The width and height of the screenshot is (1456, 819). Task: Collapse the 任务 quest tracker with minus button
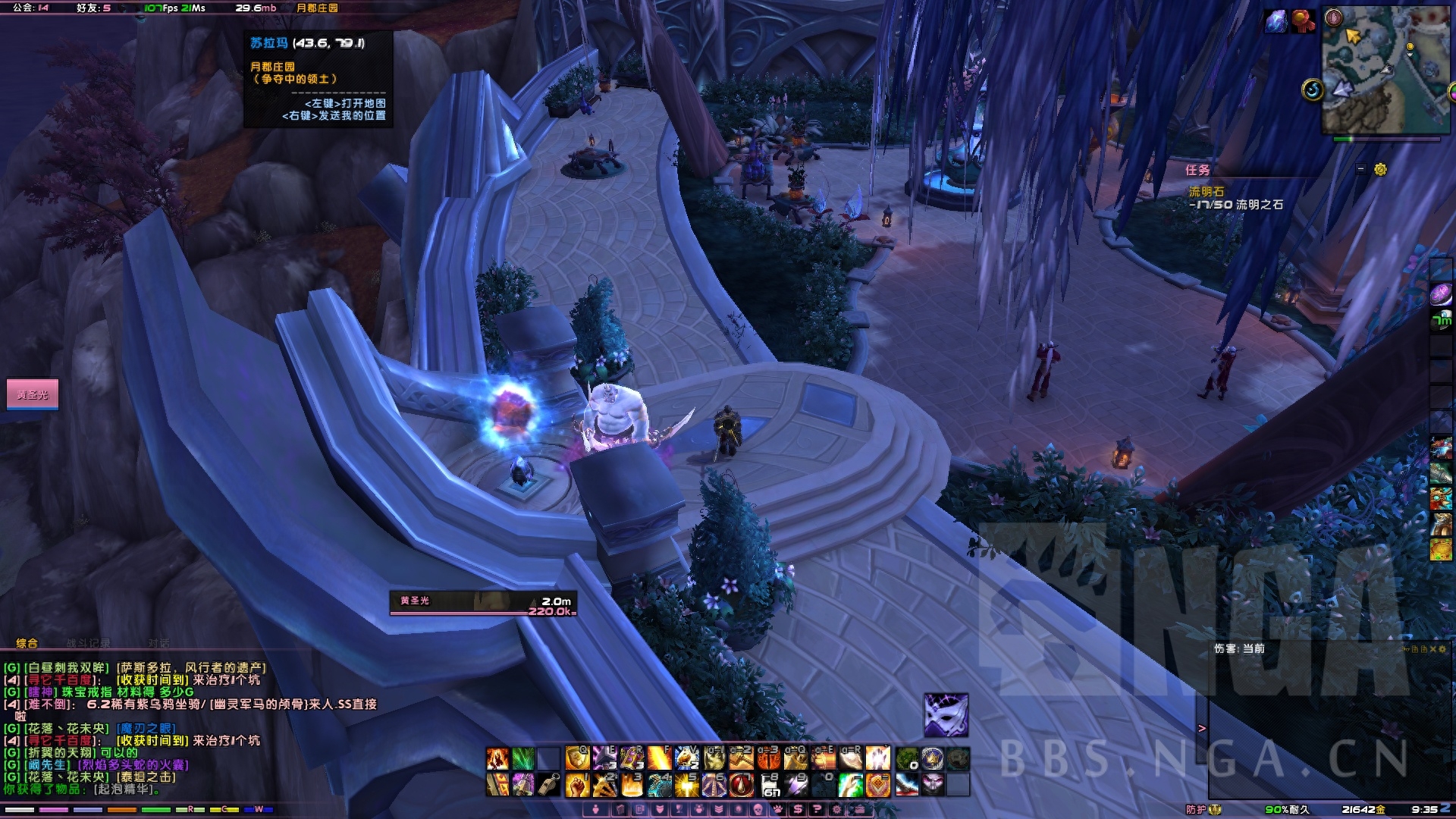point(1360,170)
